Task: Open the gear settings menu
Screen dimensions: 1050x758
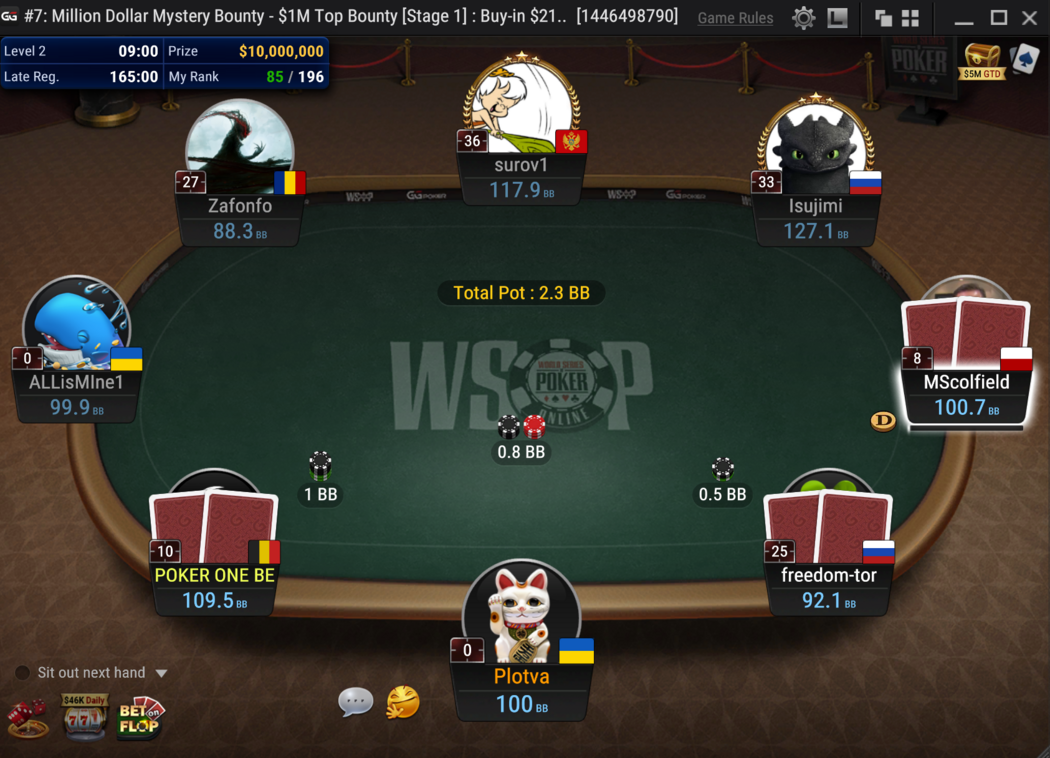Action: pos(803,18)
